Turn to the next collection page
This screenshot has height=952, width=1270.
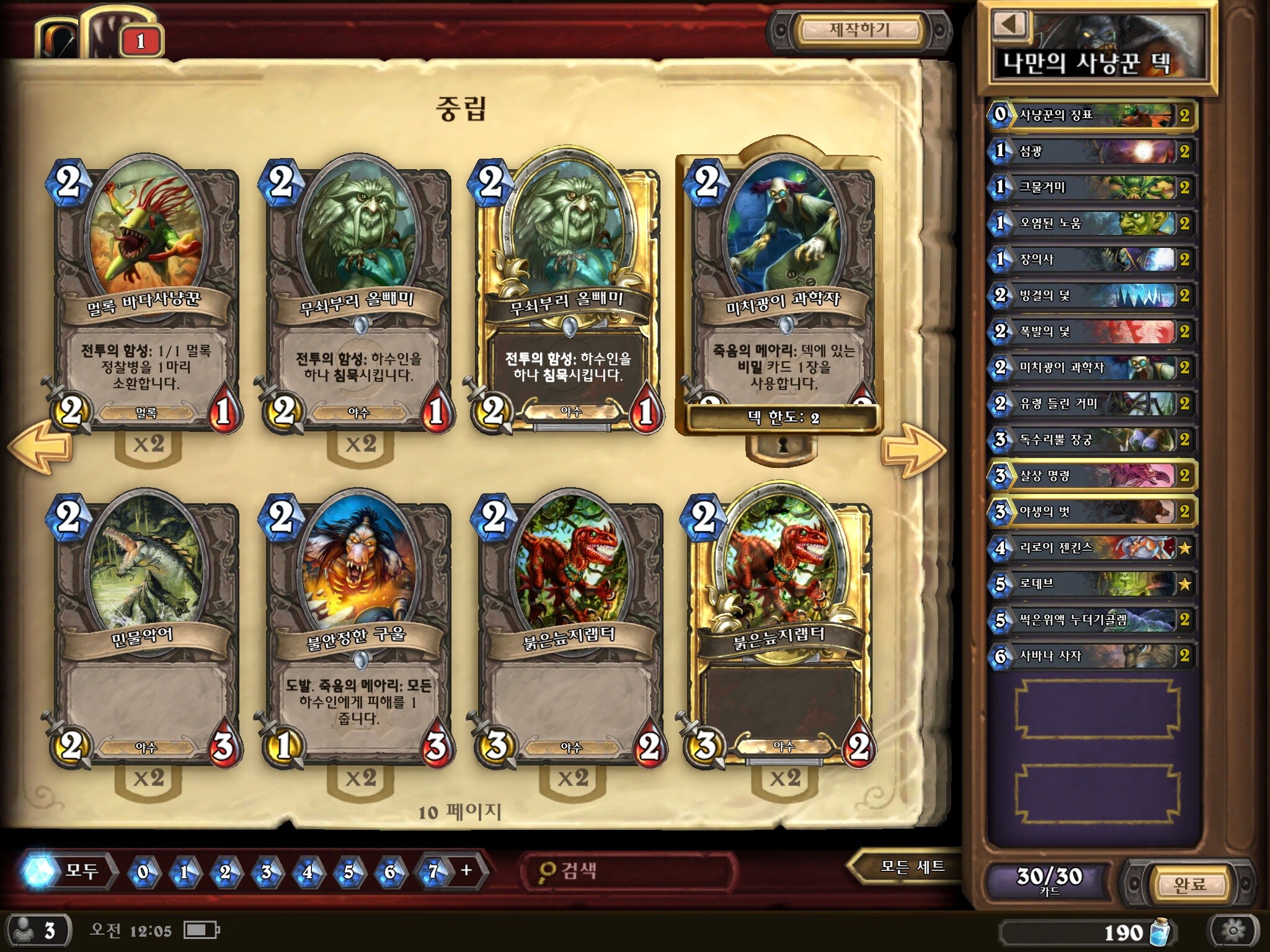913,451
